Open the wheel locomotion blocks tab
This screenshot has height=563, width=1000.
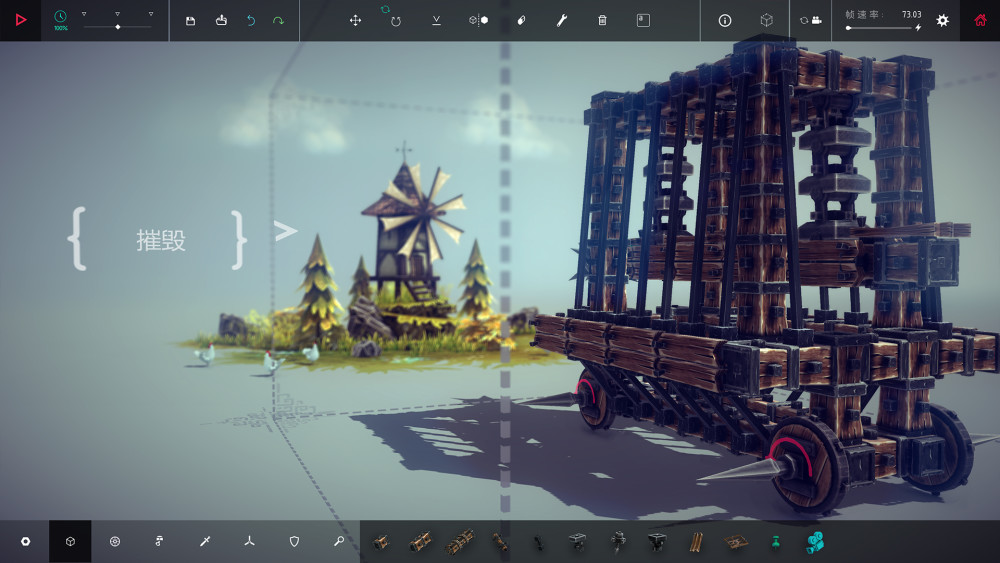pyautogui.click(x=115, y=541)
